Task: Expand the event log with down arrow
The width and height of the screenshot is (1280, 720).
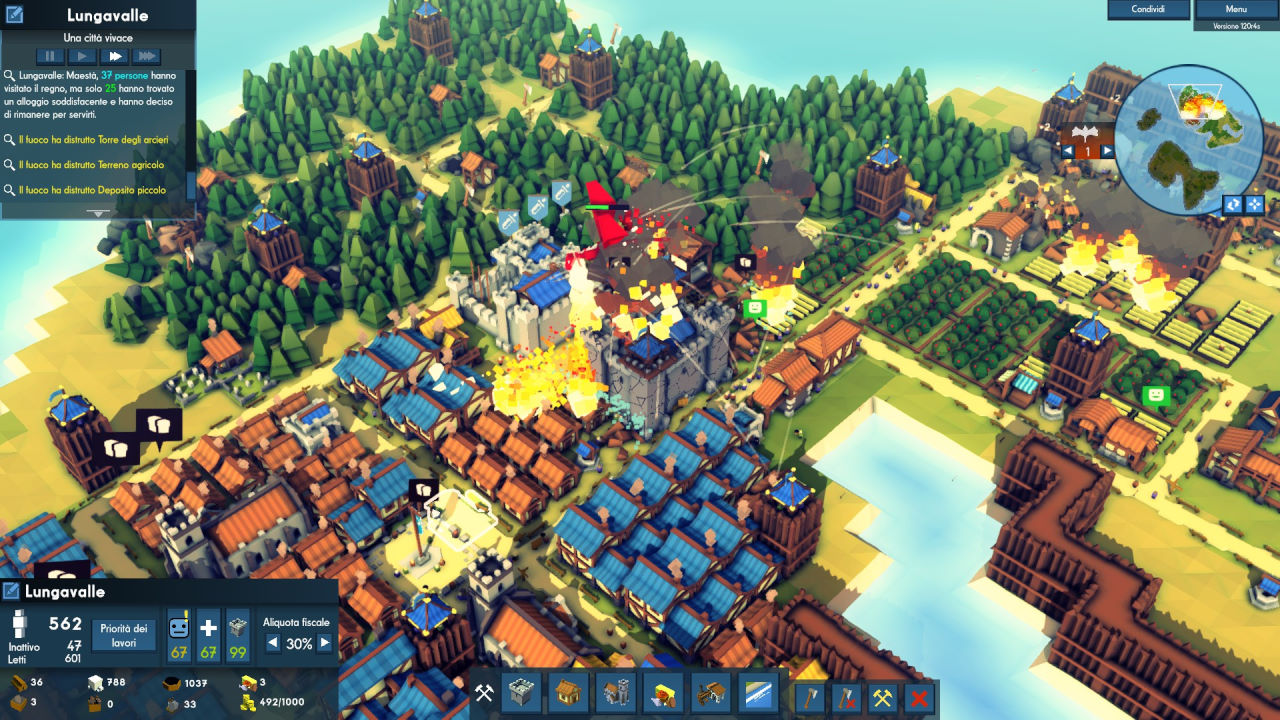Action: (x=98, y=213)
